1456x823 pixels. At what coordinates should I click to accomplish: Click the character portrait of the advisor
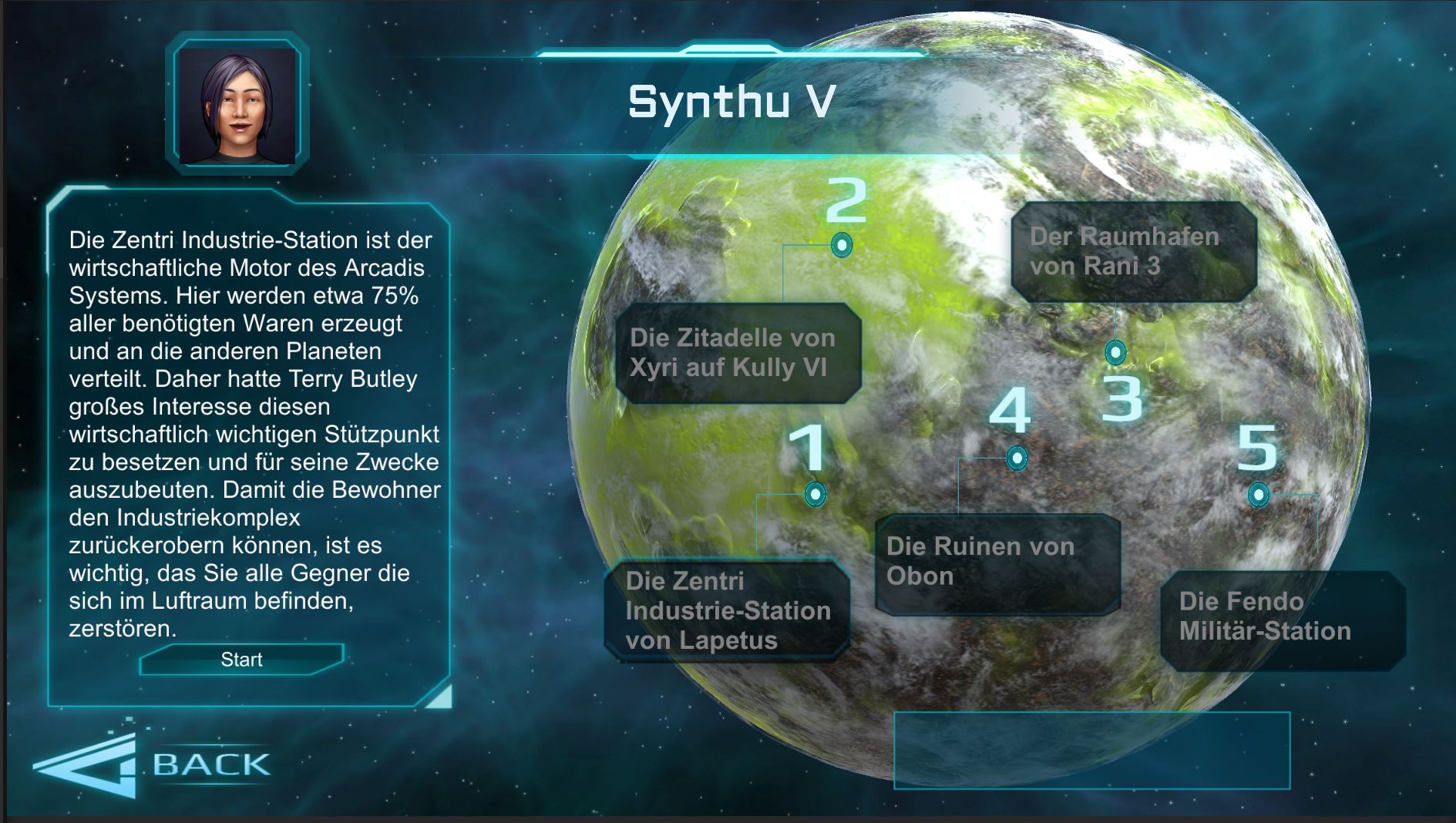tap(237, 105)
